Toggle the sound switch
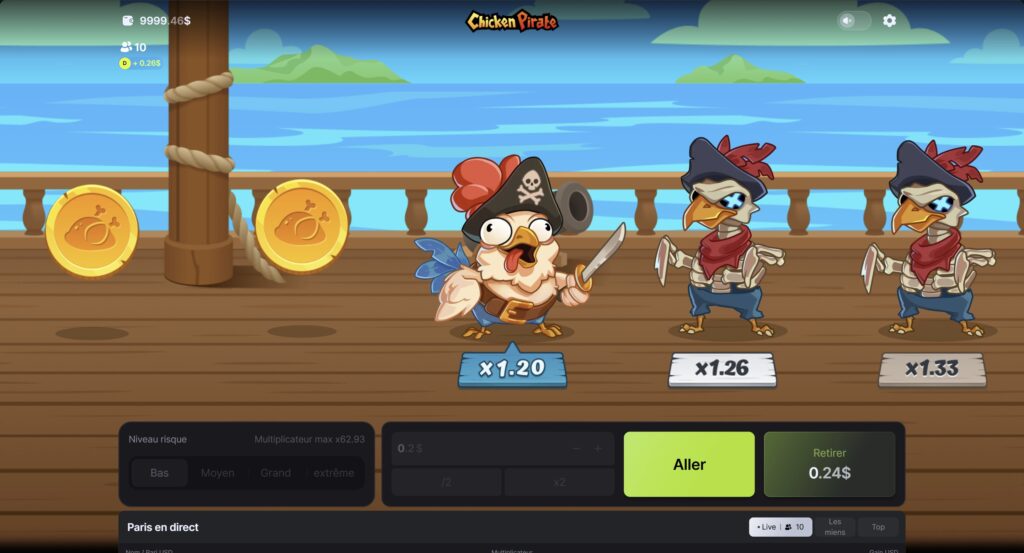The image size is (1024, 553). pyautogui.click(x=853, y=20)
